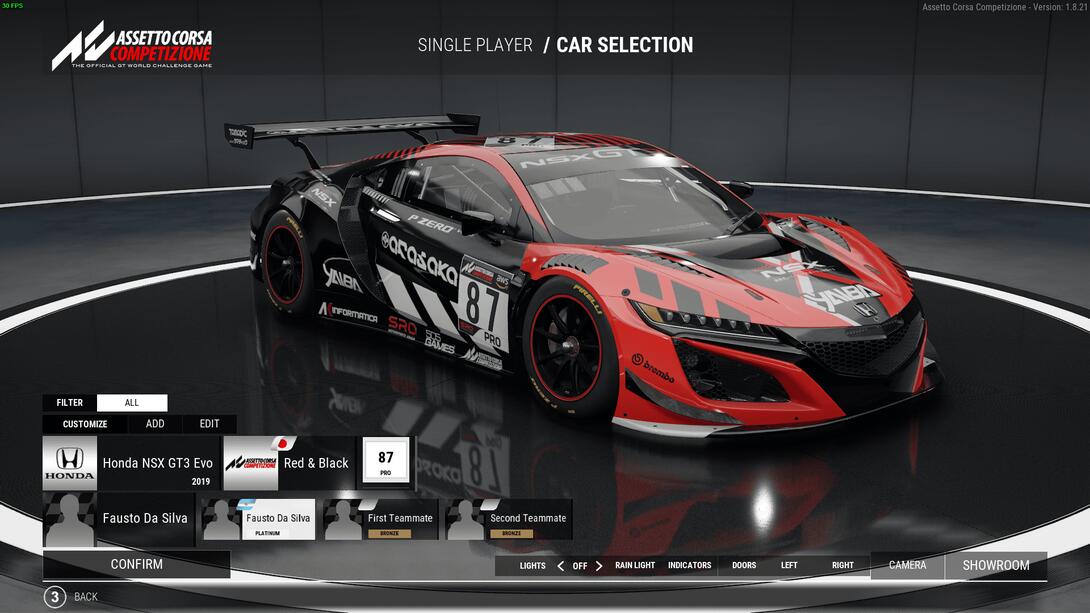Select the Fausto Da Silva Platinum driver card
Viewport: 1090px width, 613px height.
258,520
